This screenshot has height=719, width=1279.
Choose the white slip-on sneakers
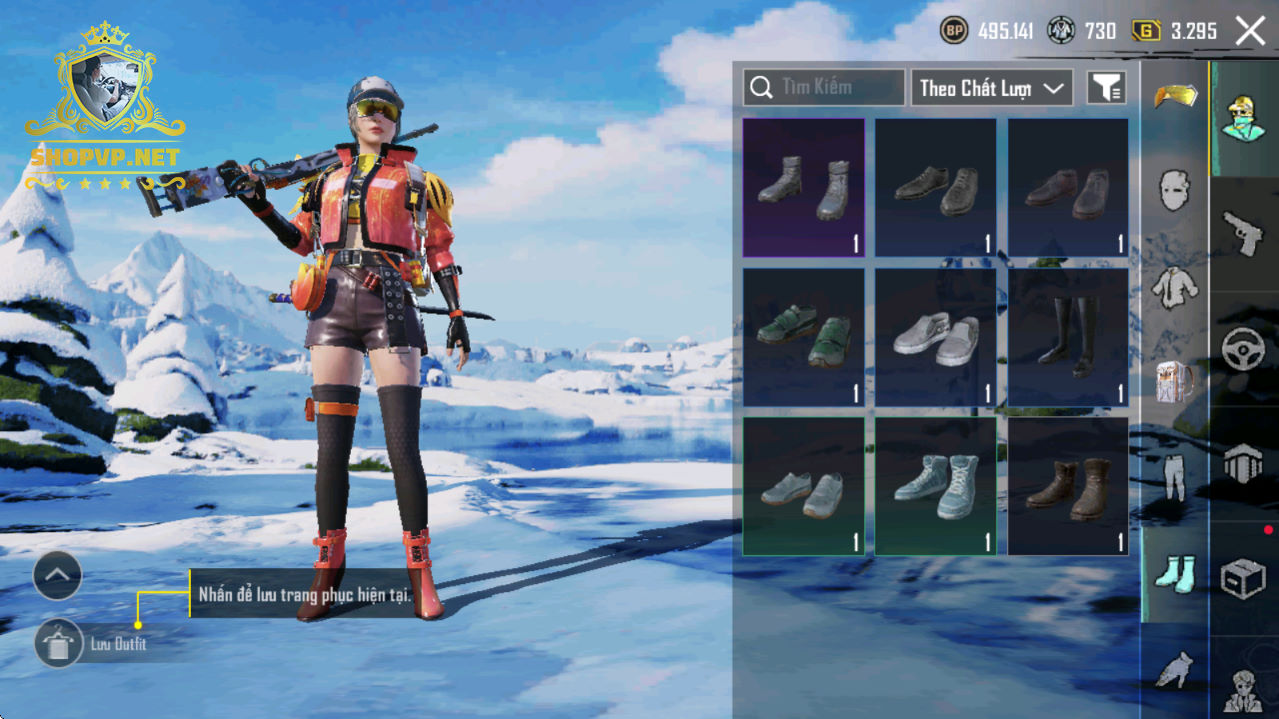coord(935,337)
